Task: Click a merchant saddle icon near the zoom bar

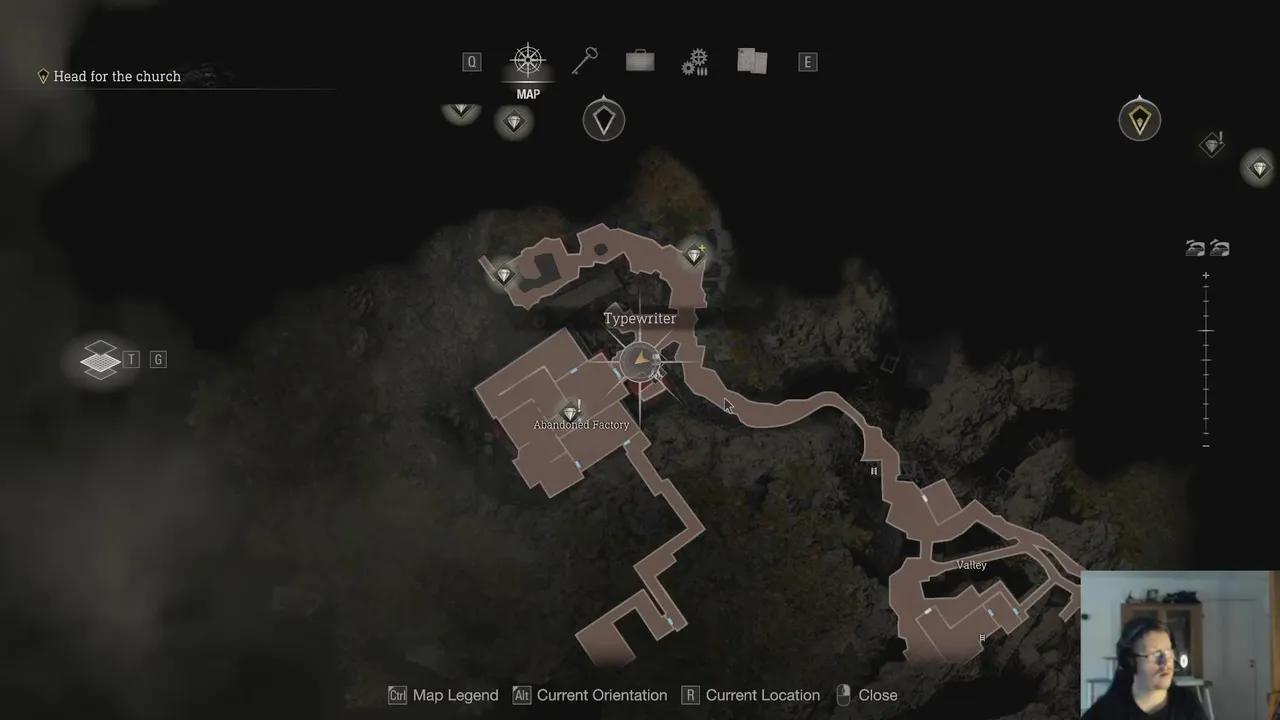Action: pyautogui.click(x=1196, y=247)
